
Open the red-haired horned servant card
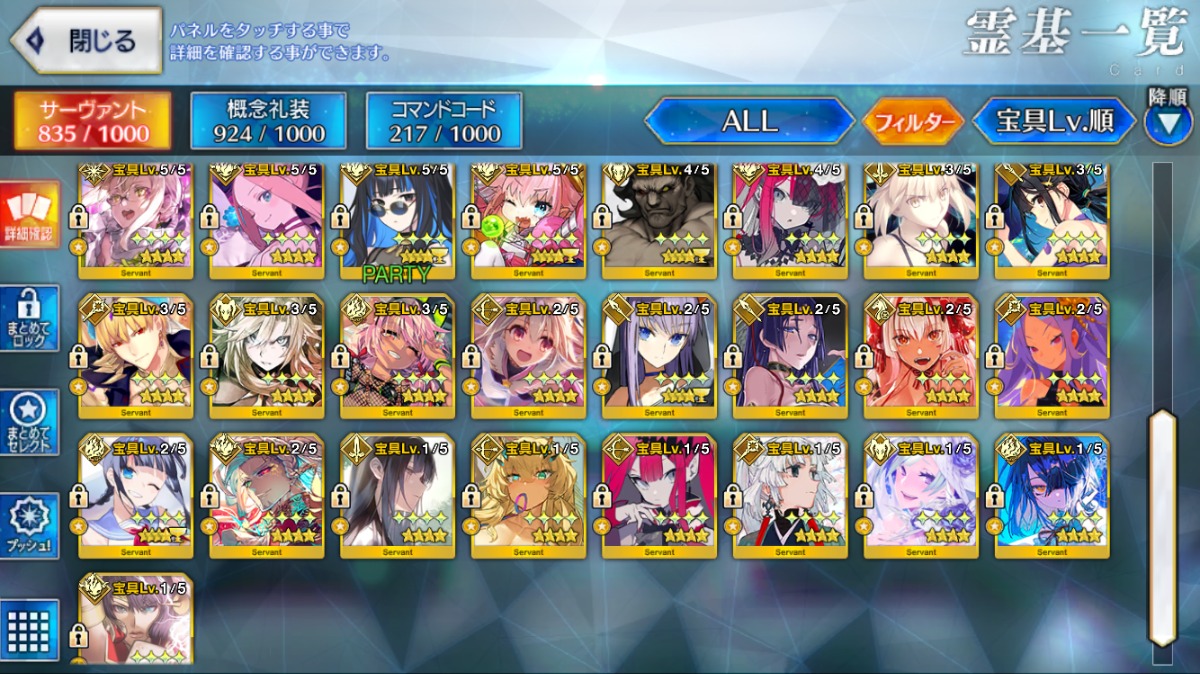(x=659, y=495)
